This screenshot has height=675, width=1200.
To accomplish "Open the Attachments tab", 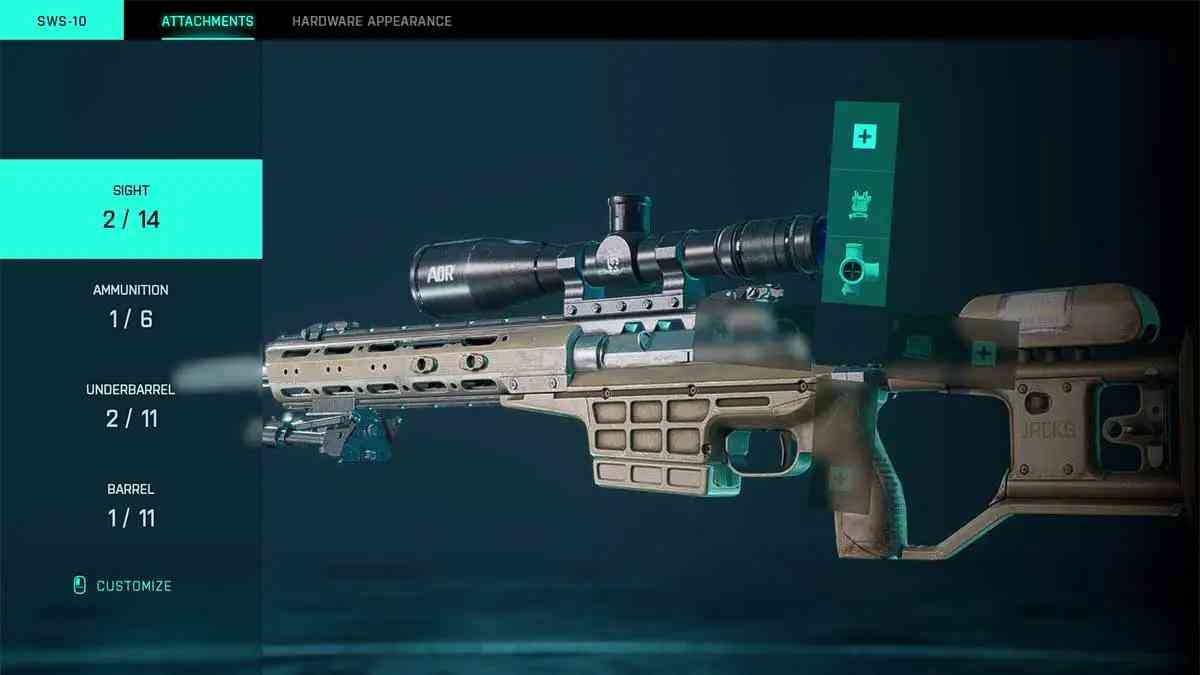I will tap(207, 21).
